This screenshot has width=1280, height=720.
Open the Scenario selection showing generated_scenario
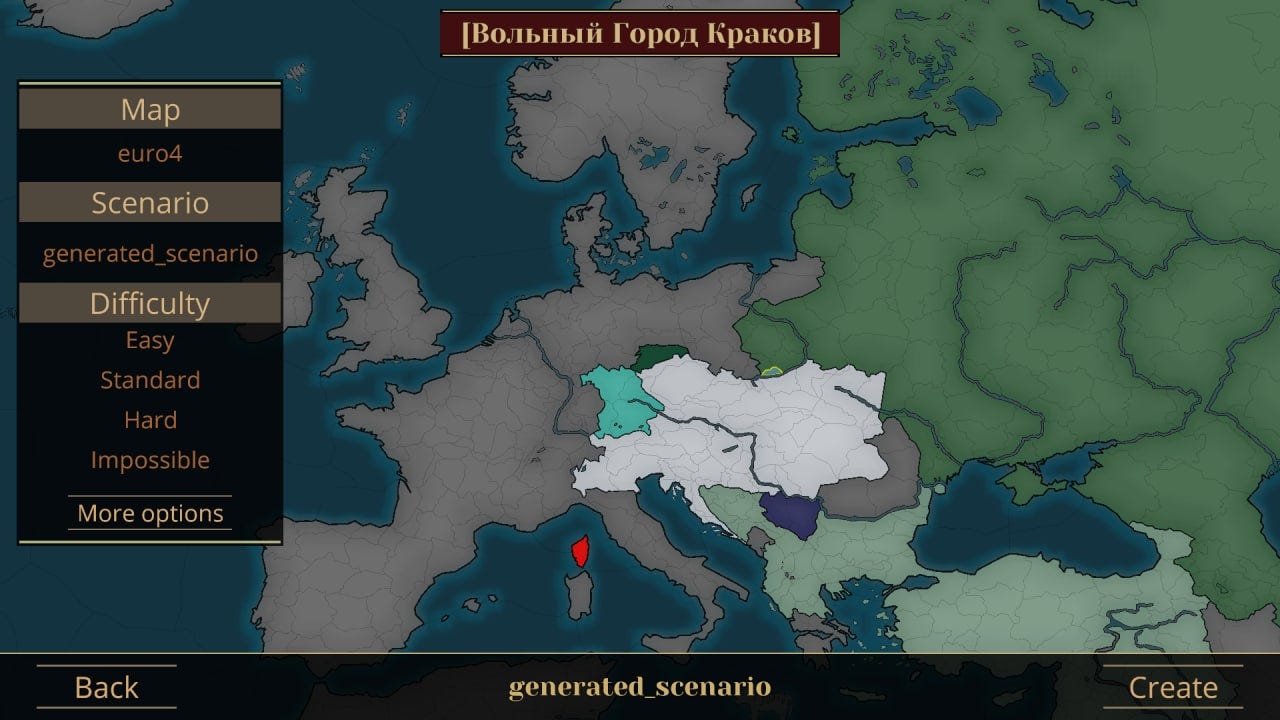[150, 253]
